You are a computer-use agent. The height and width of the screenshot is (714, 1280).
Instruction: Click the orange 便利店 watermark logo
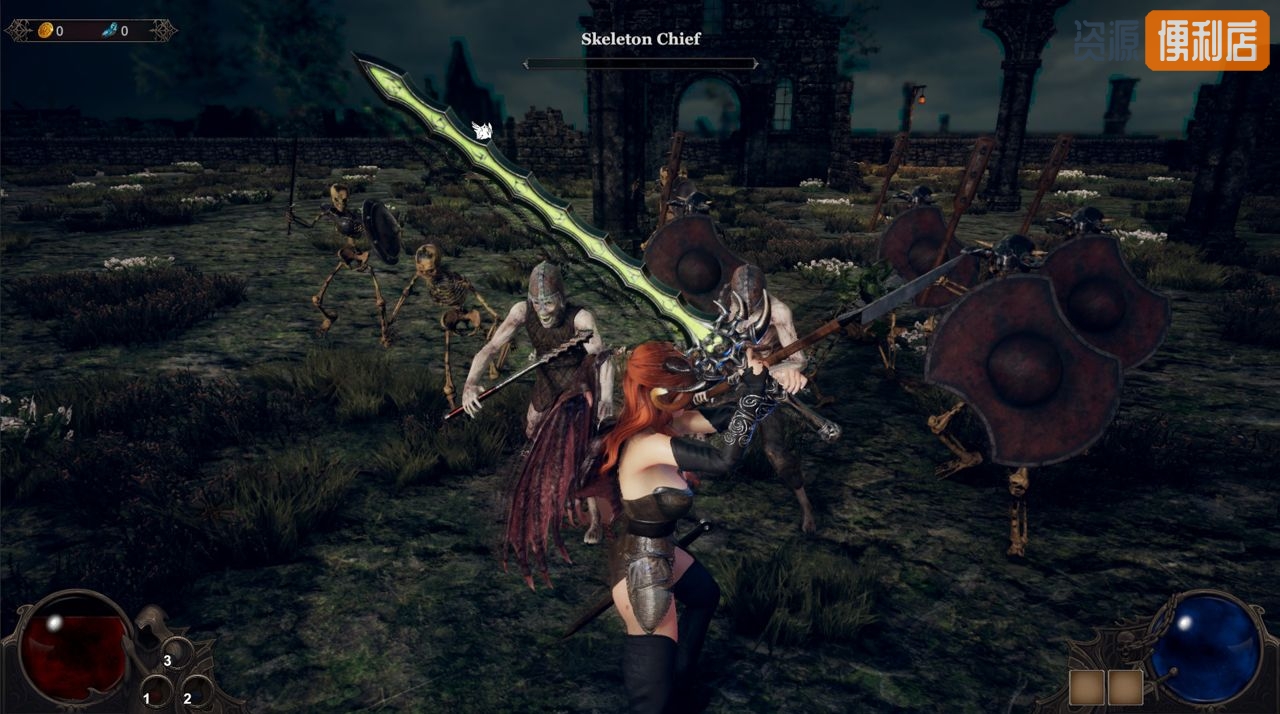(1207, 40)
